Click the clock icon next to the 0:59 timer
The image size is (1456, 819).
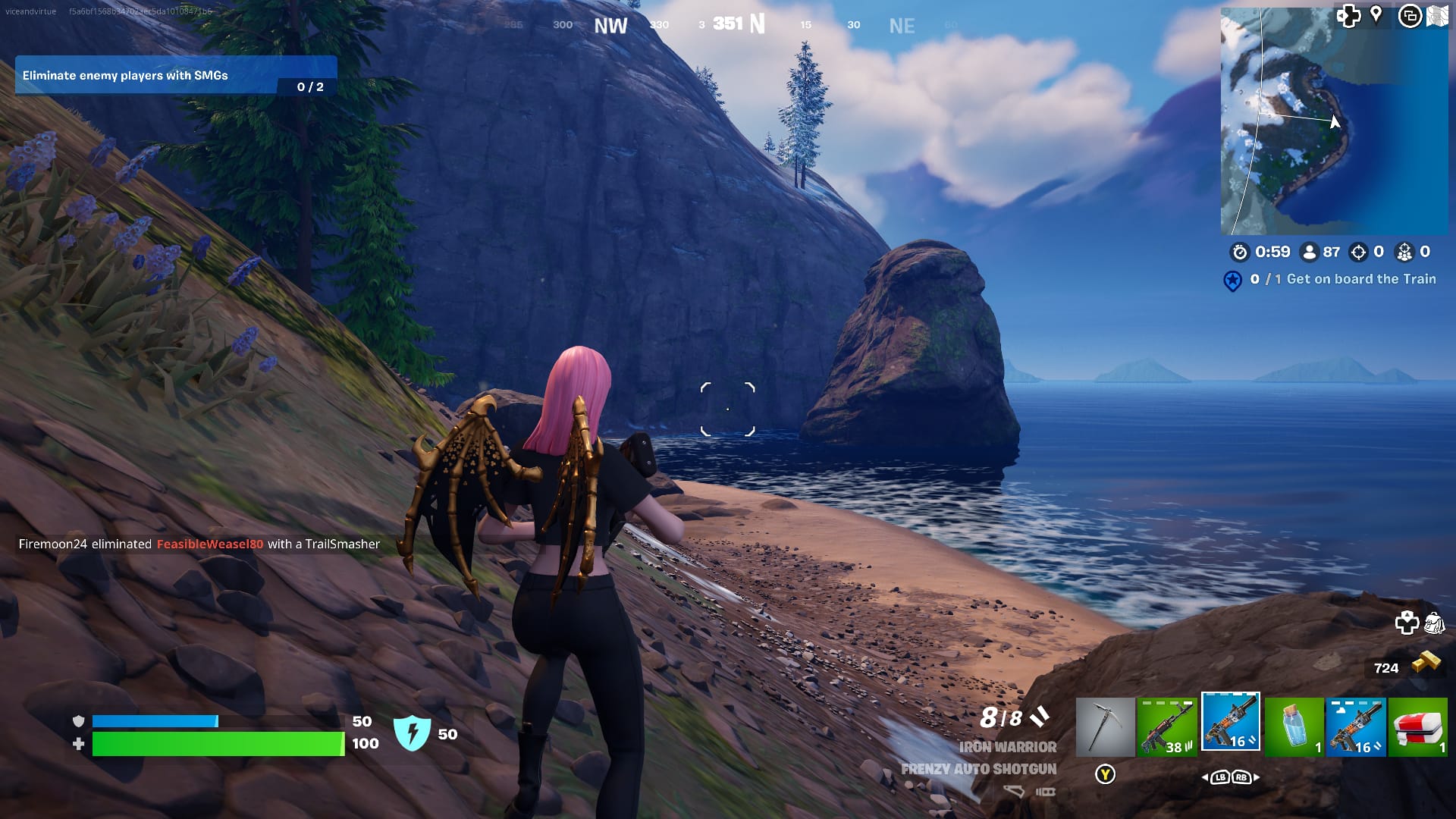pos(1242,253)
